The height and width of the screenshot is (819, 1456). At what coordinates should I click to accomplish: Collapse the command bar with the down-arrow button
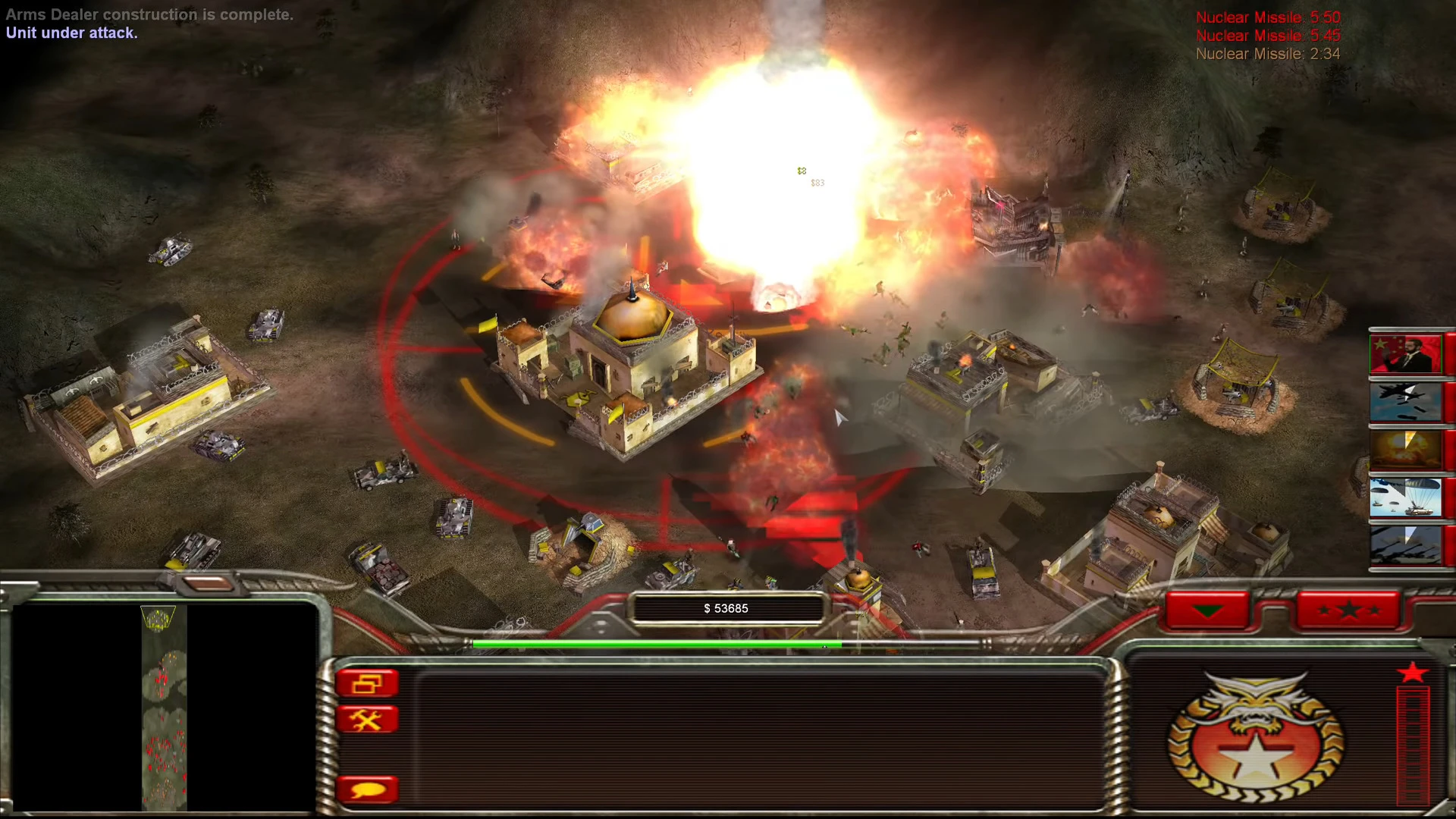click(x=1207, y=610)
